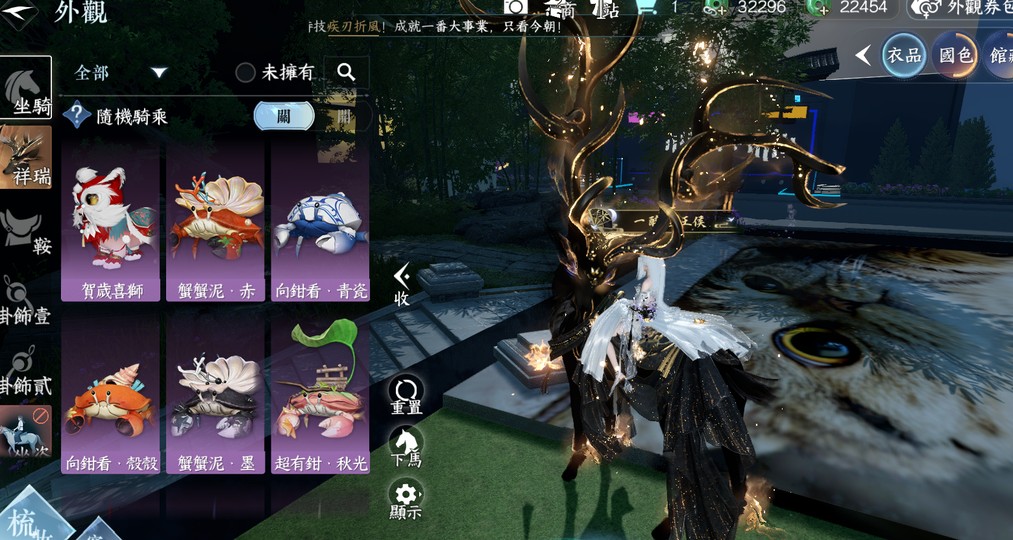Toggle the 未擁有 not-owned filter

(274, 73)
